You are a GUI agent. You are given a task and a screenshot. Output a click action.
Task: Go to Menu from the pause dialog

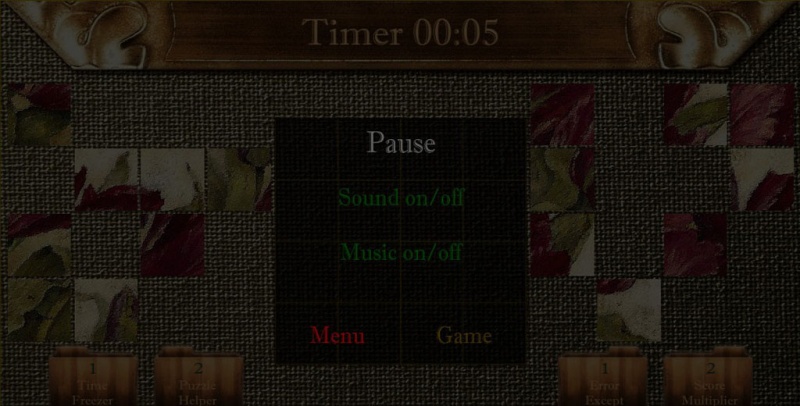(337, 336)
